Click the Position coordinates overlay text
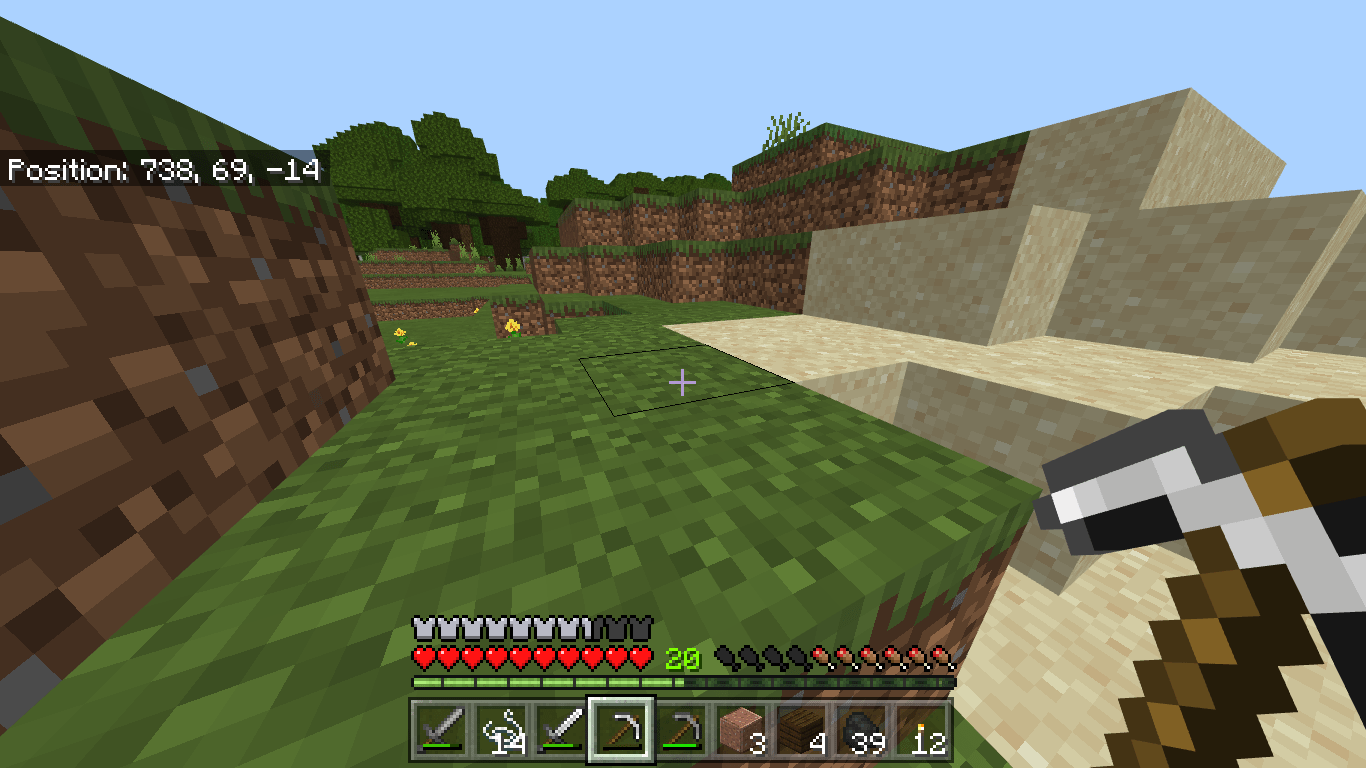 pos(163,171)
